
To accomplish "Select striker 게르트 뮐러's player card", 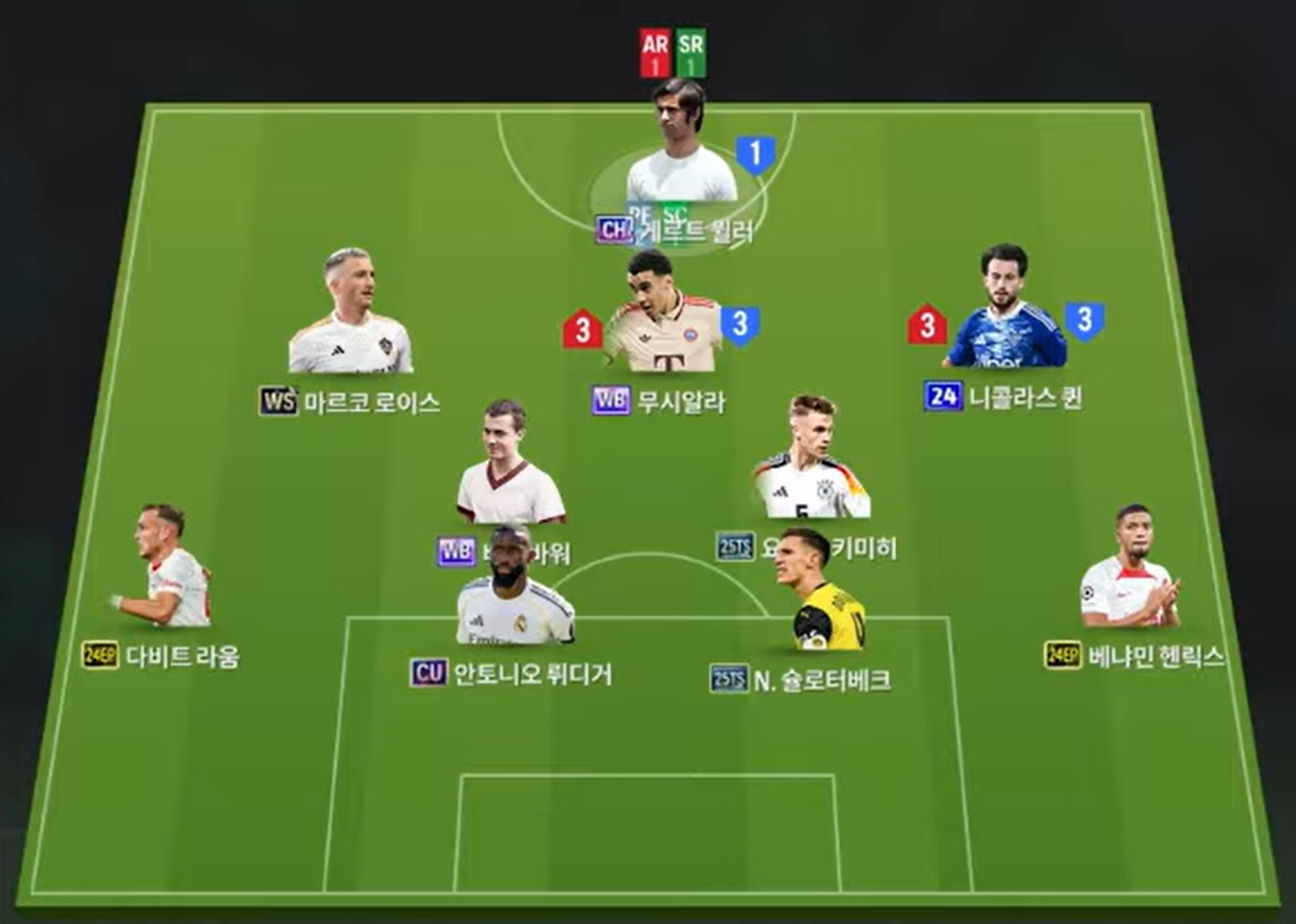I will [x=680, y=150].
